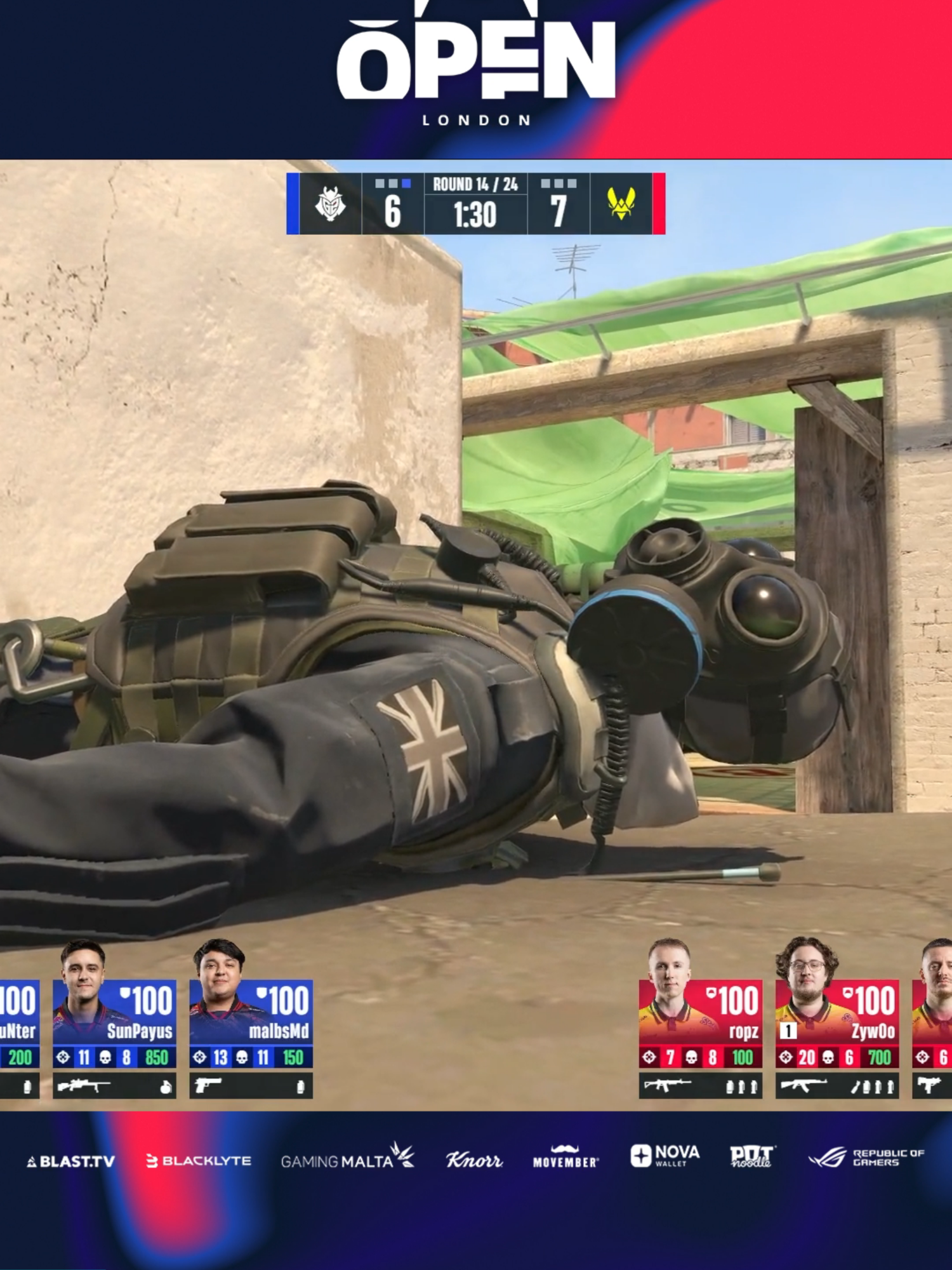
Task: Toggle the first gray round marker above the 7
Action: point(546,183)
